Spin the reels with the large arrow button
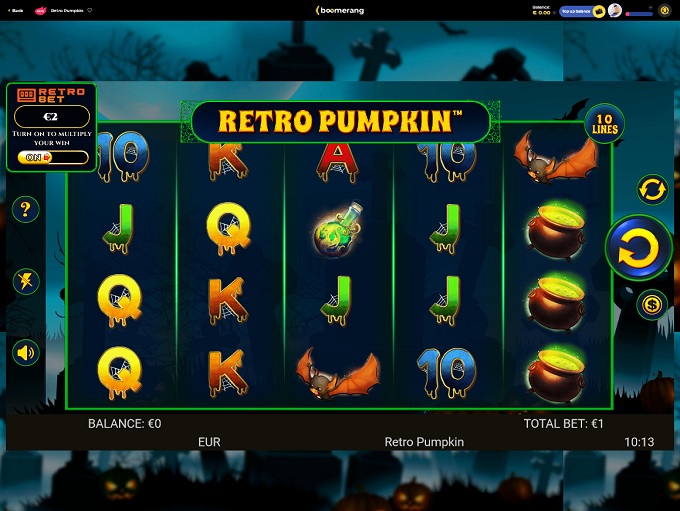This screenshot has height=511, width=680. pos(638,248)
